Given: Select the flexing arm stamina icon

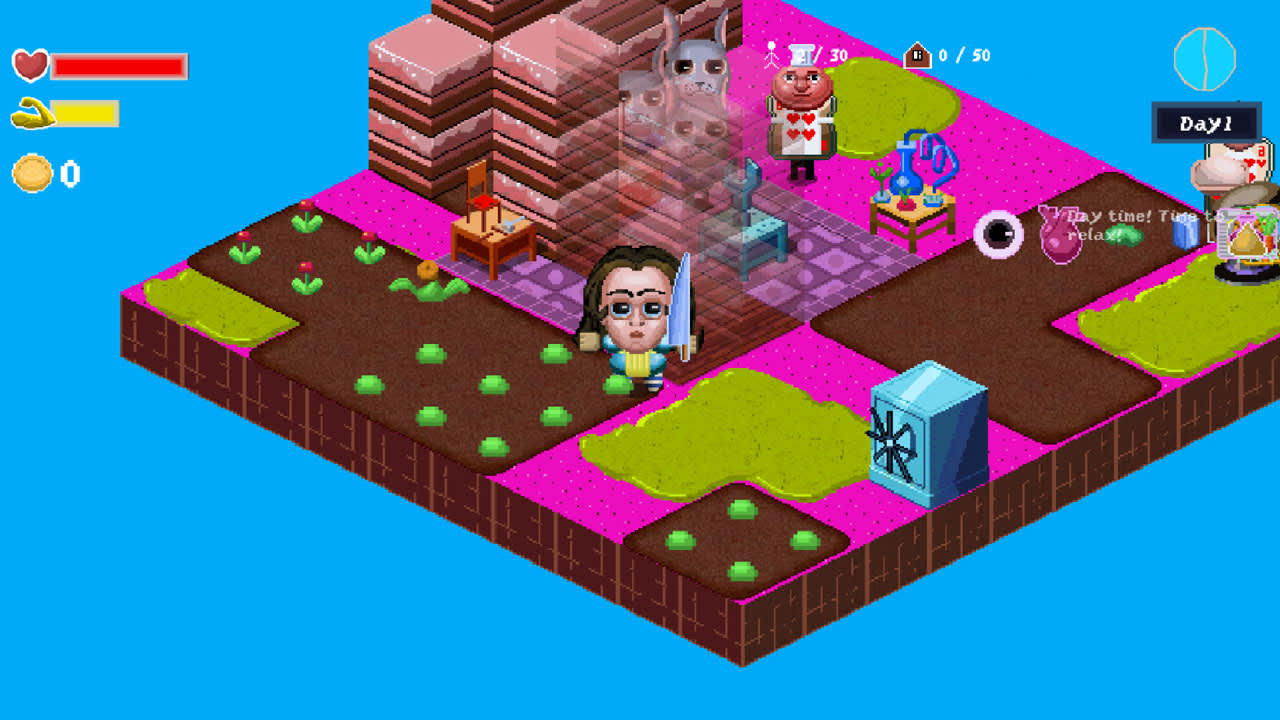Looking at the screenshot, I should [28, 112].
